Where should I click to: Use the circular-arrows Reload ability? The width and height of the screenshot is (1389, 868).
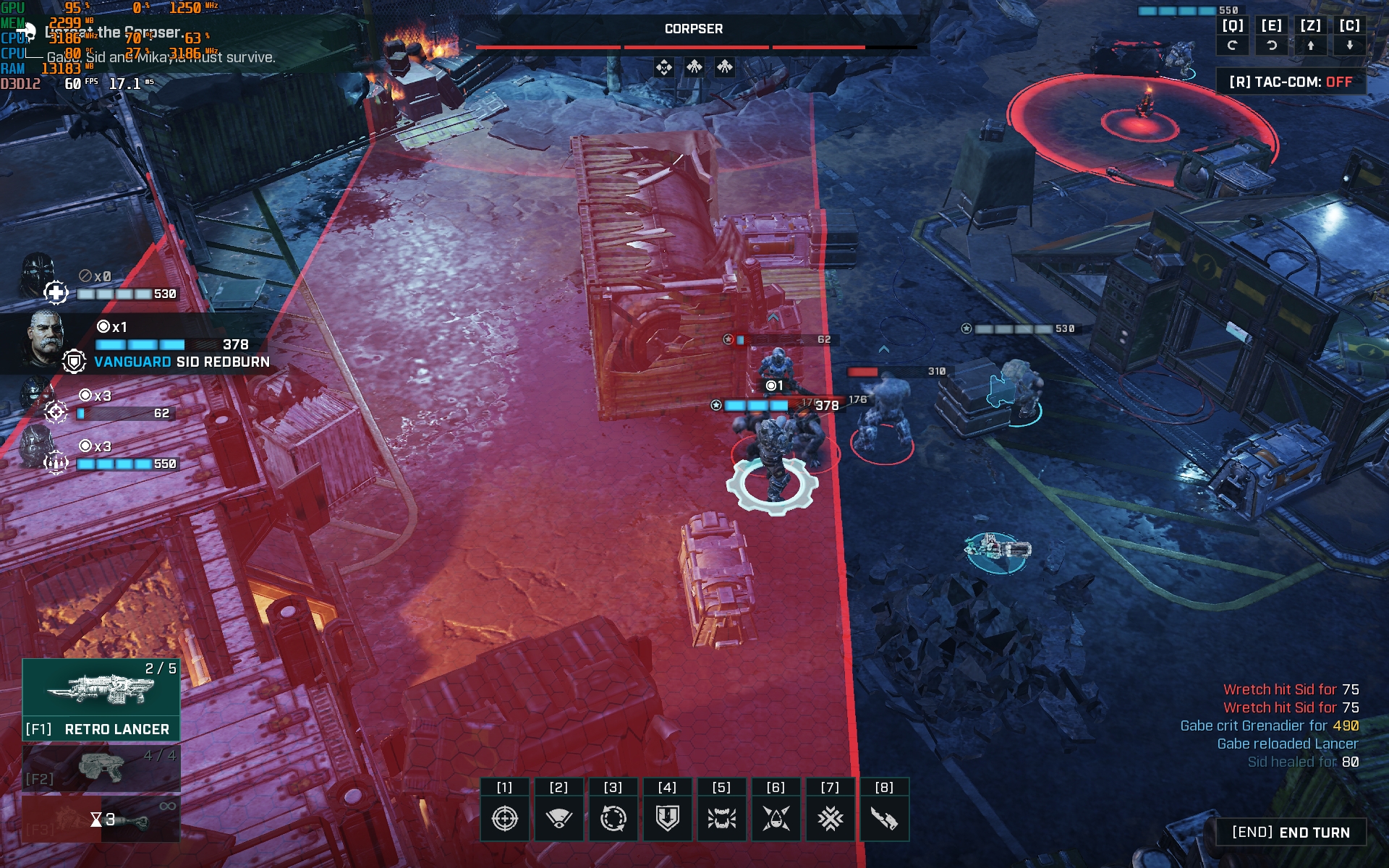[x=613, y=818]
